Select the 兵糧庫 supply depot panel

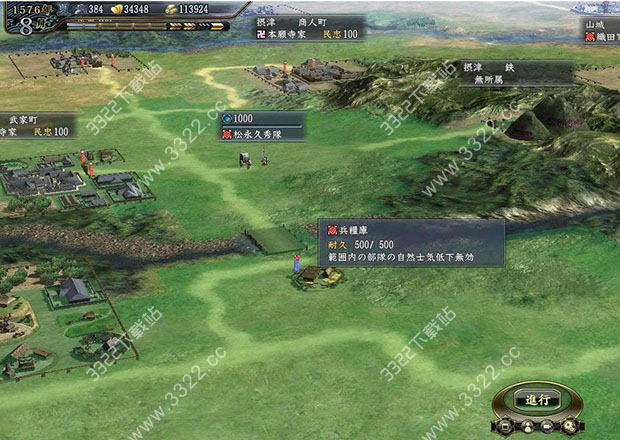point(410,242)
